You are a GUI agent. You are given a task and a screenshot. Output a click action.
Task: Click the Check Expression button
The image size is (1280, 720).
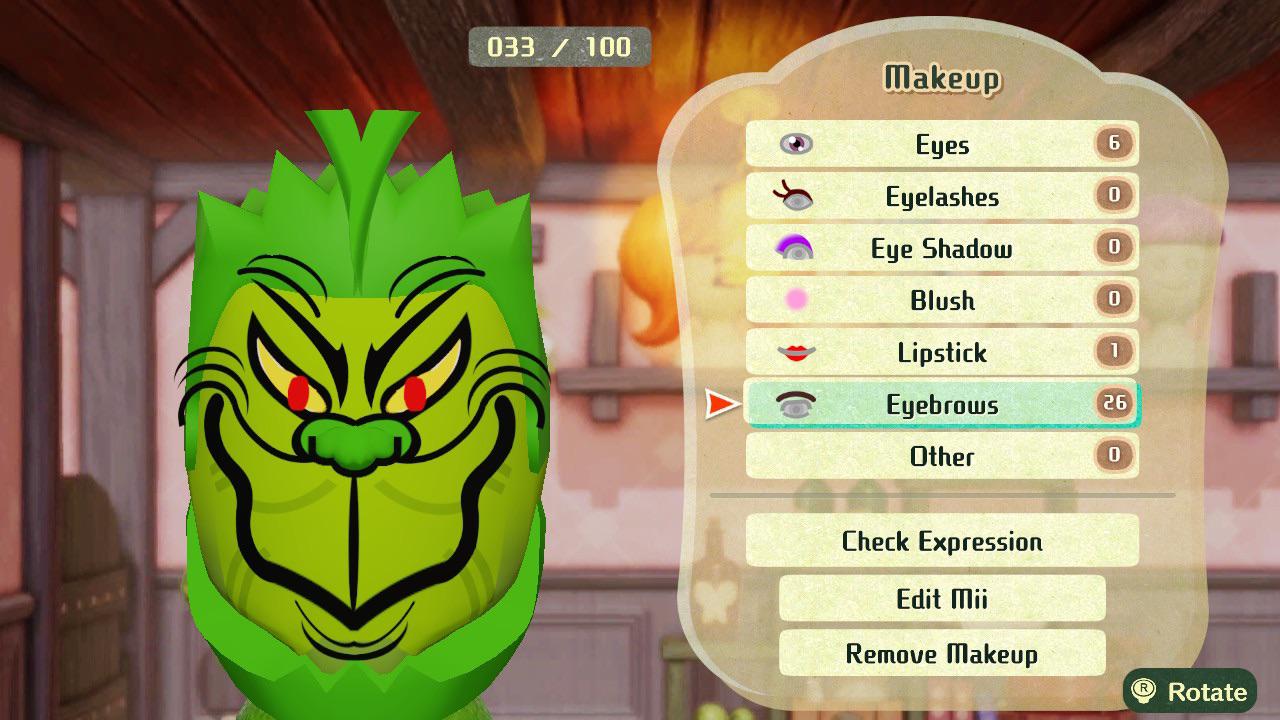coord(941,542)
